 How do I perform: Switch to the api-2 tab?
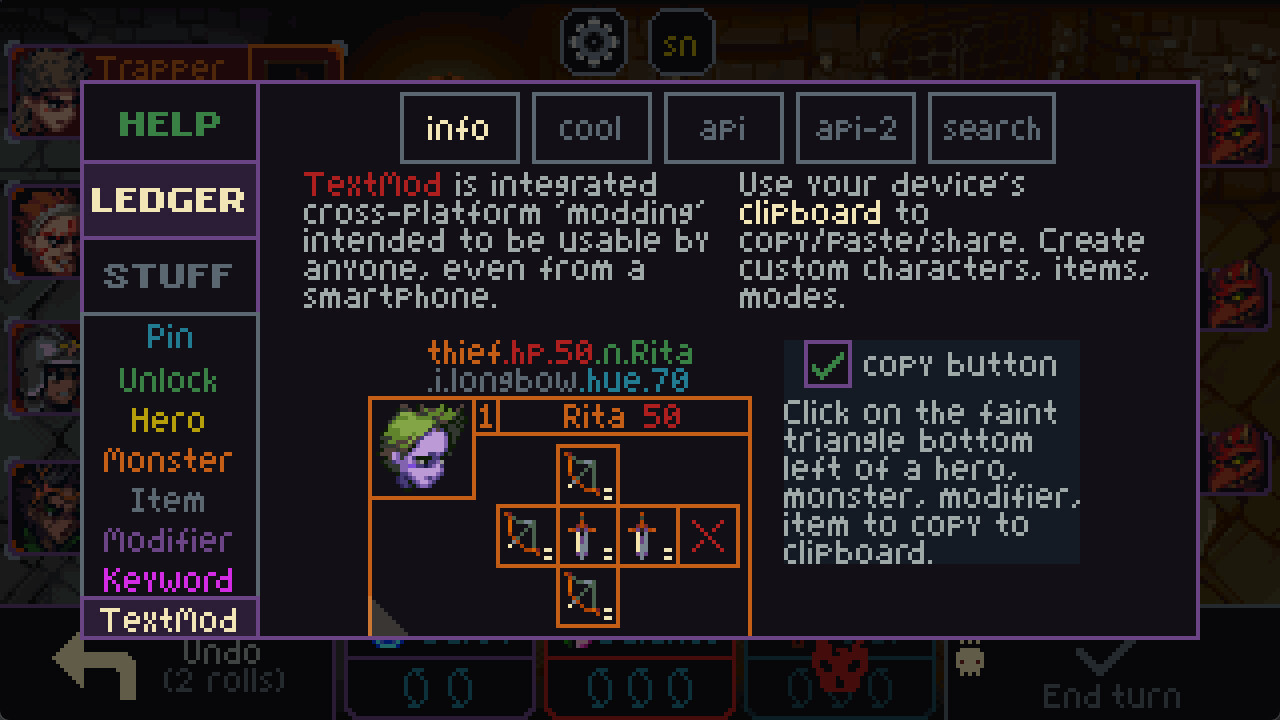click(855, 127)
